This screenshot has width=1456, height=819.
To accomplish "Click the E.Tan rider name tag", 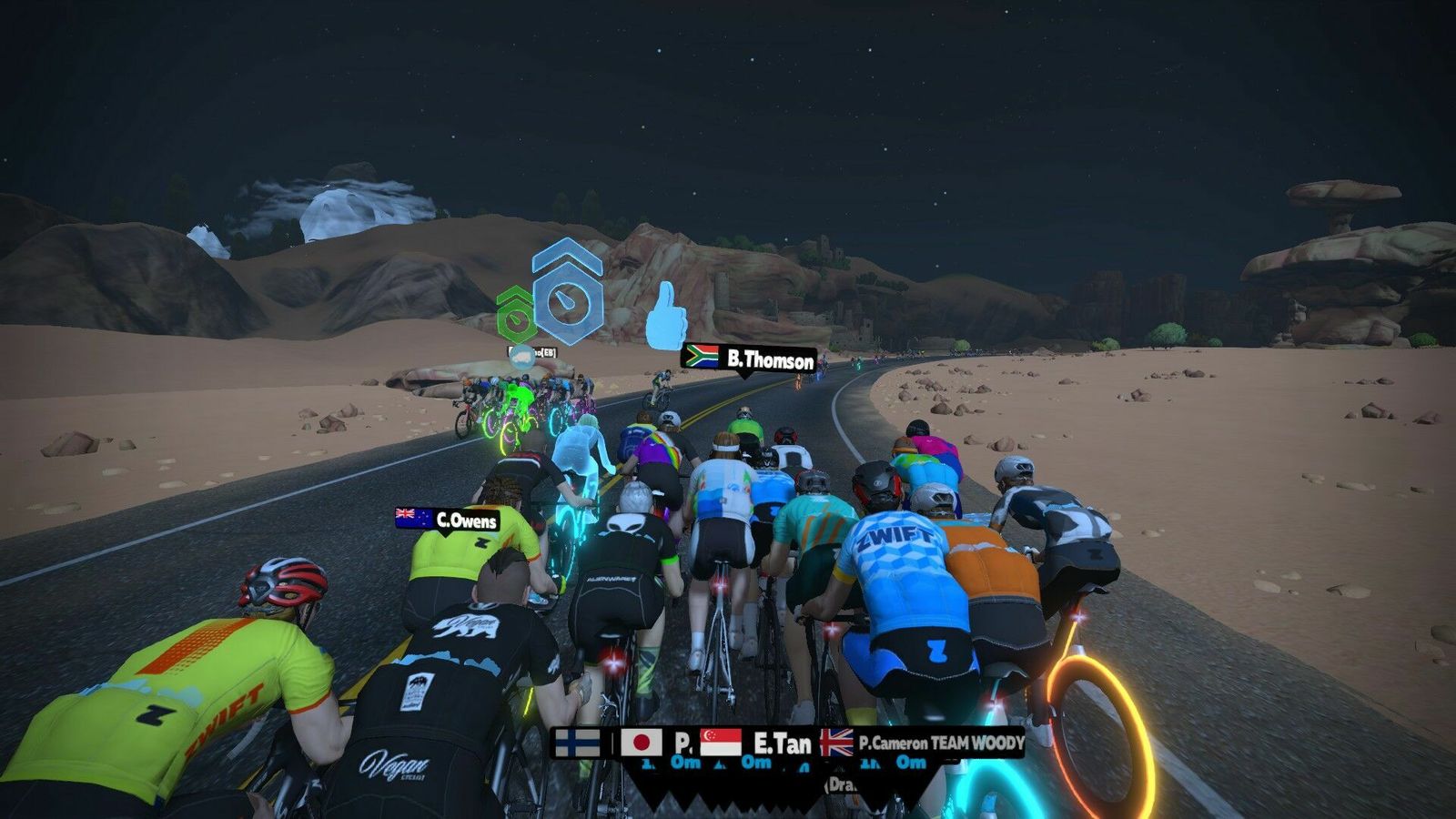I will click(758, 743).
